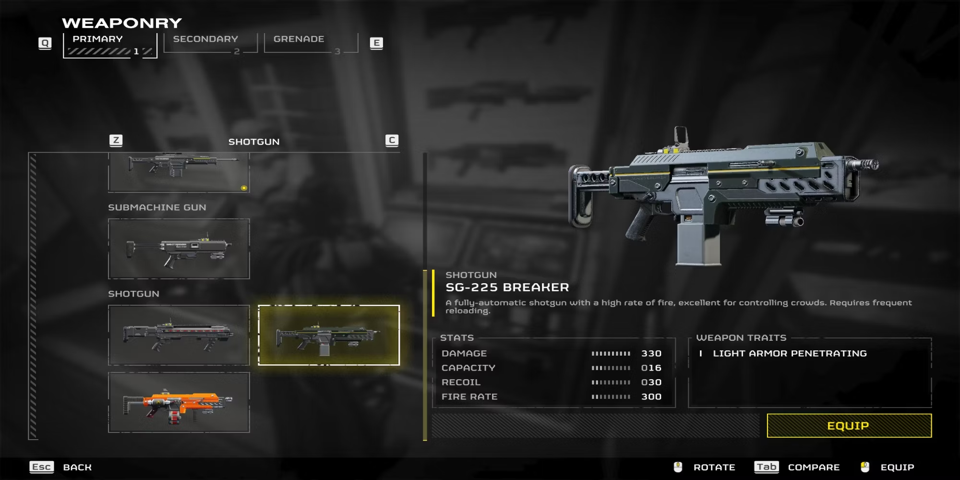Switch to the Primary weapons tab
Image resolution: width=960 pixels, height=480 pixels.
tap(110, 44)
